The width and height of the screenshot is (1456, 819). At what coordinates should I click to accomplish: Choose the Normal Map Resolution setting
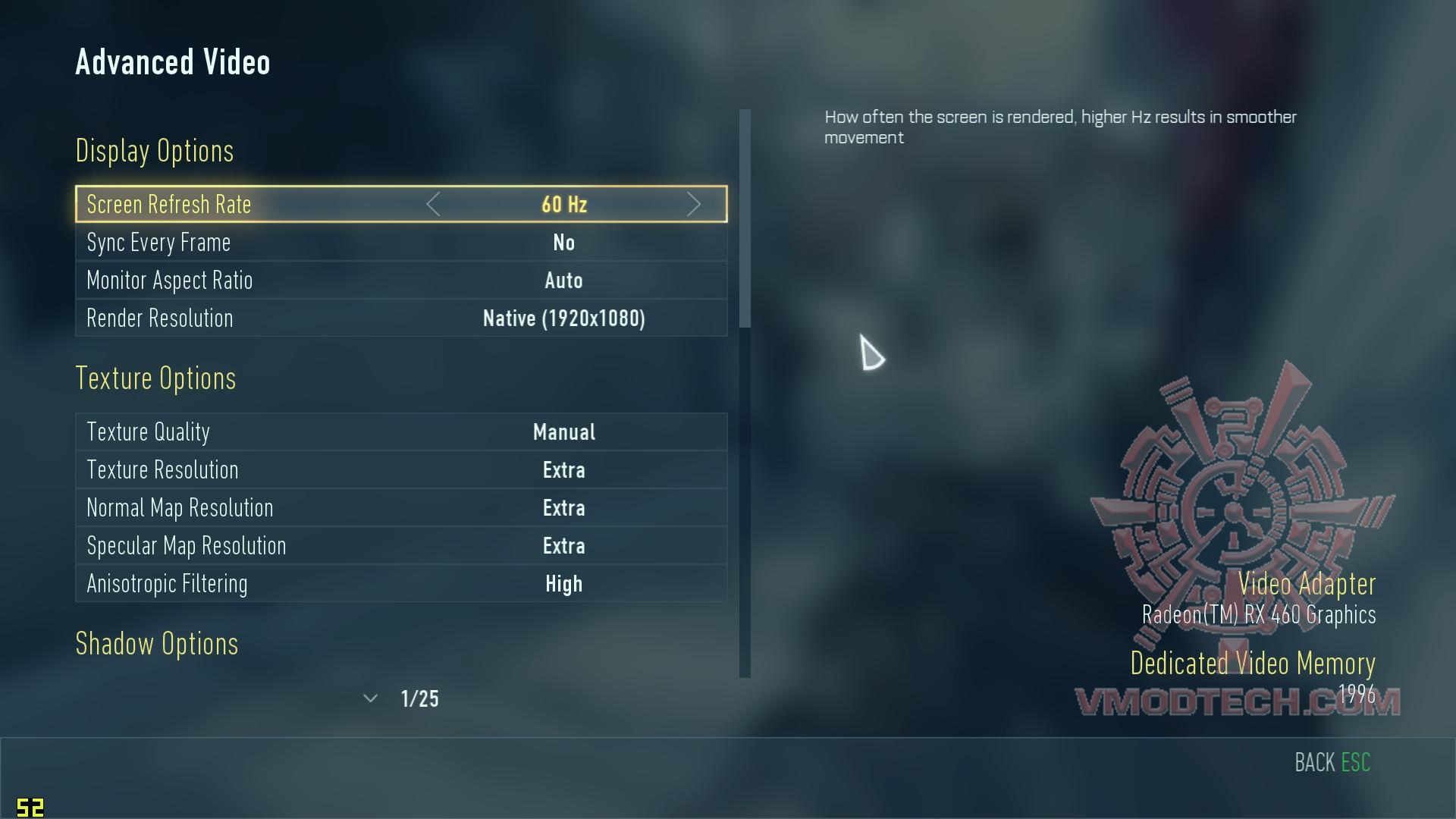click(x=400, y=508)
